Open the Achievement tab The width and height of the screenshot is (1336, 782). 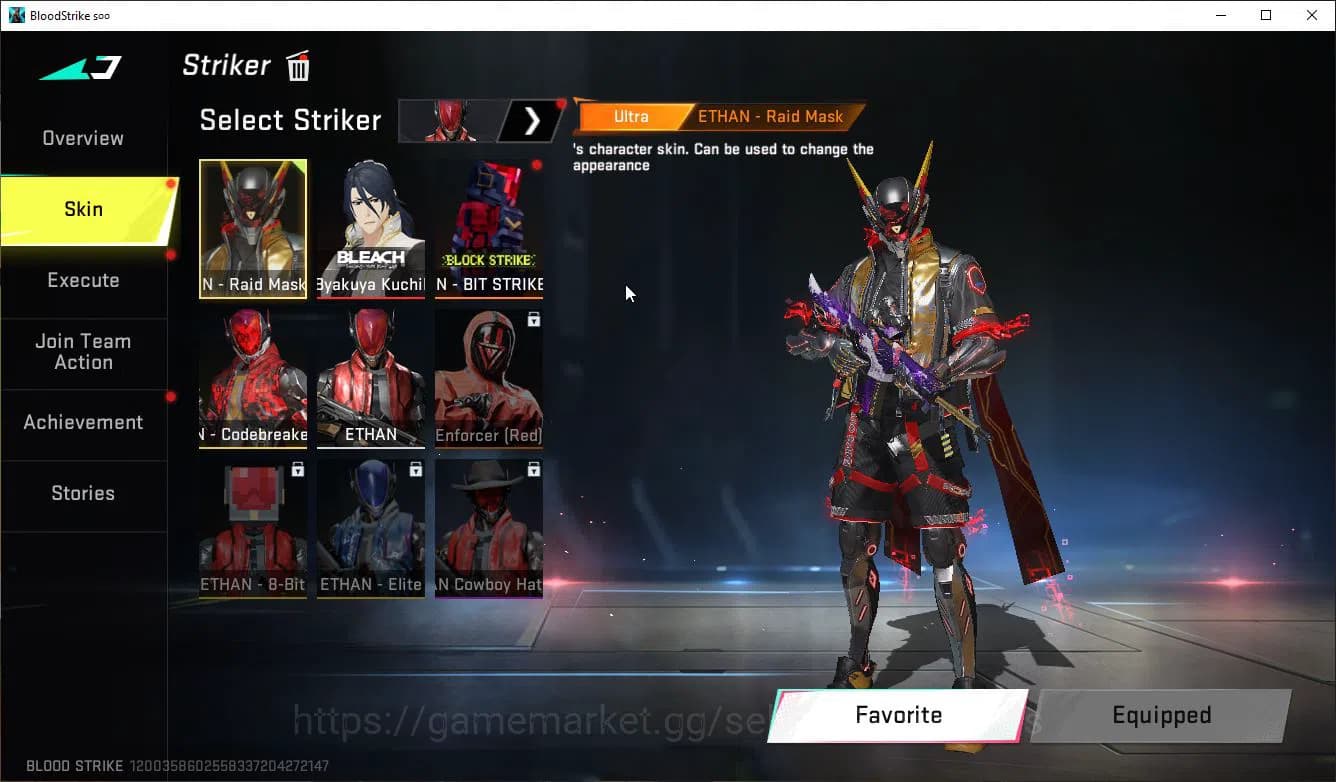(x=83, y=422)
